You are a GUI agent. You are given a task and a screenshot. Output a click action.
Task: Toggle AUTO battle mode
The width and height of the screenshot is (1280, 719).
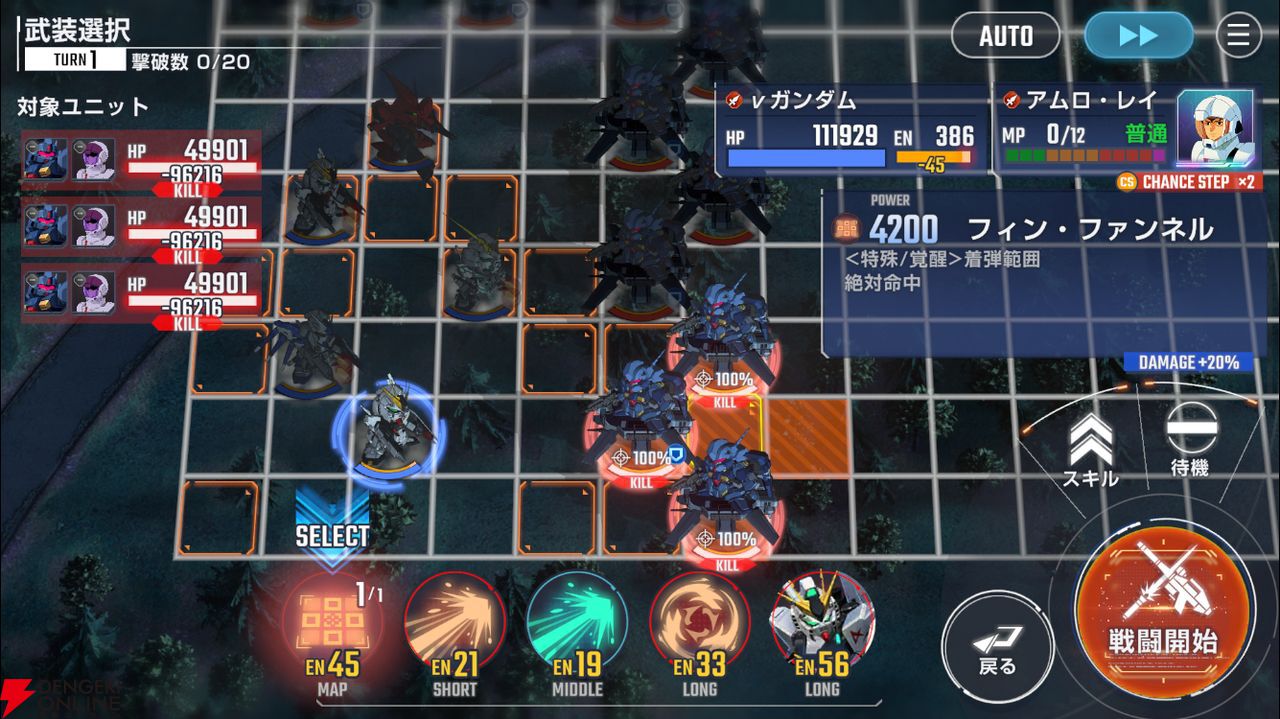tap(1005, 36)
